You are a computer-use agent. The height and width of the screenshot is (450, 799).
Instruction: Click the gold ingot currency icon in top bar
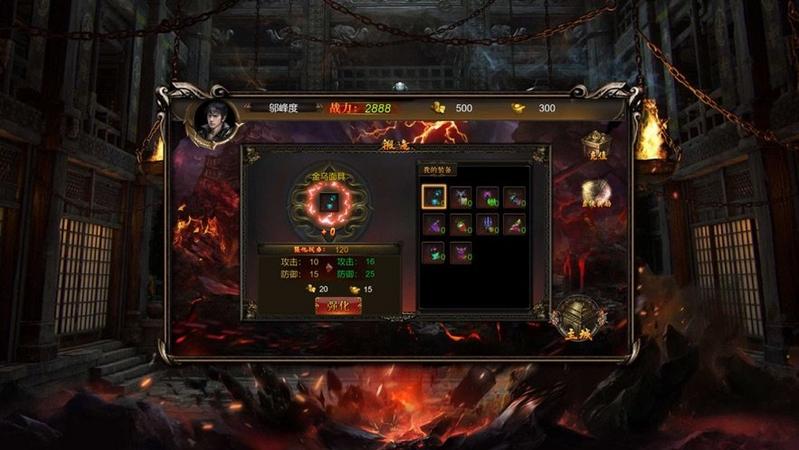tap(518, 107)
